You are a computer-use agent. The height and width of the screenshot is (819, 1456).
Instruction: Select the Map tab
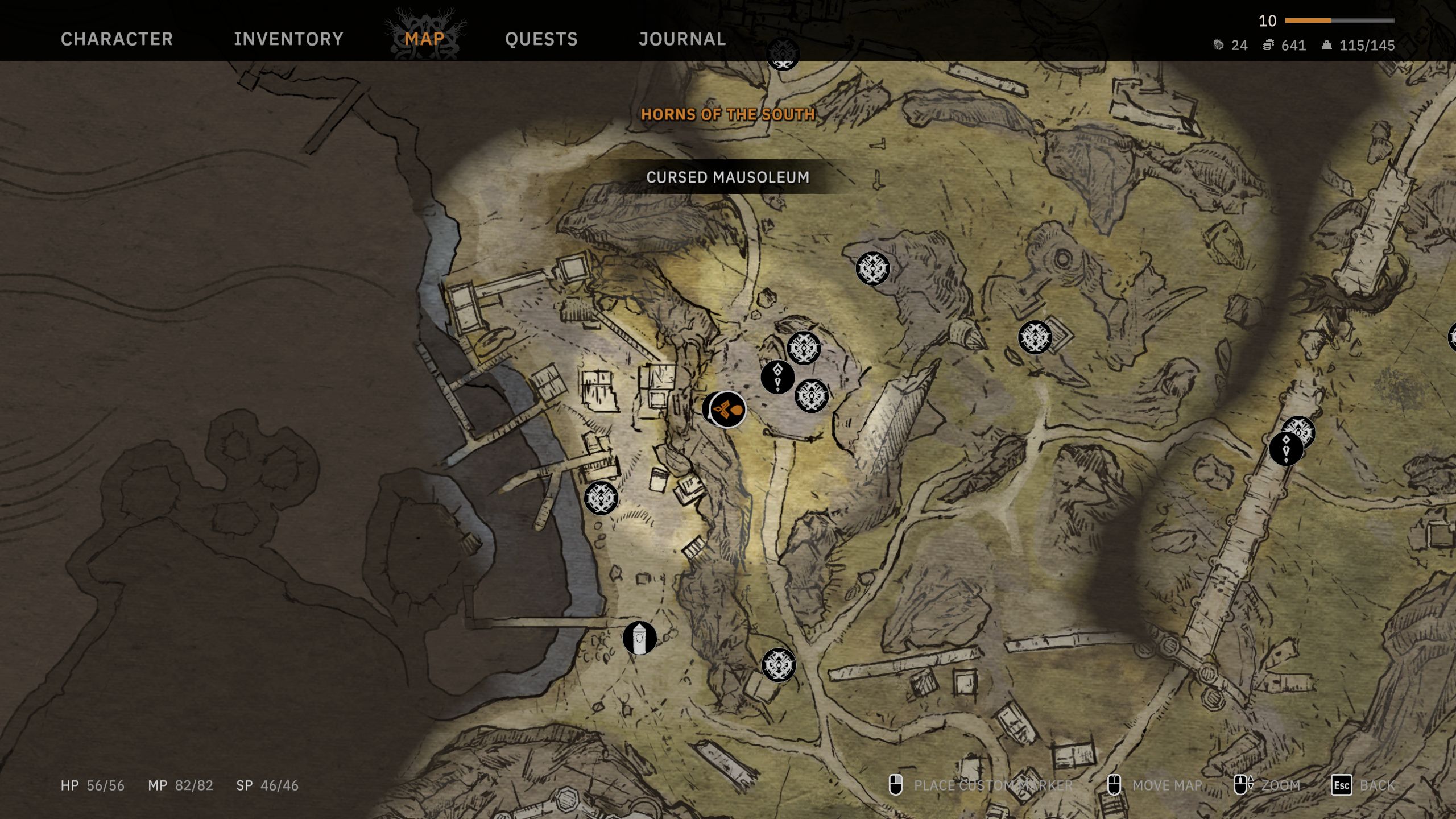pos(424,39)
